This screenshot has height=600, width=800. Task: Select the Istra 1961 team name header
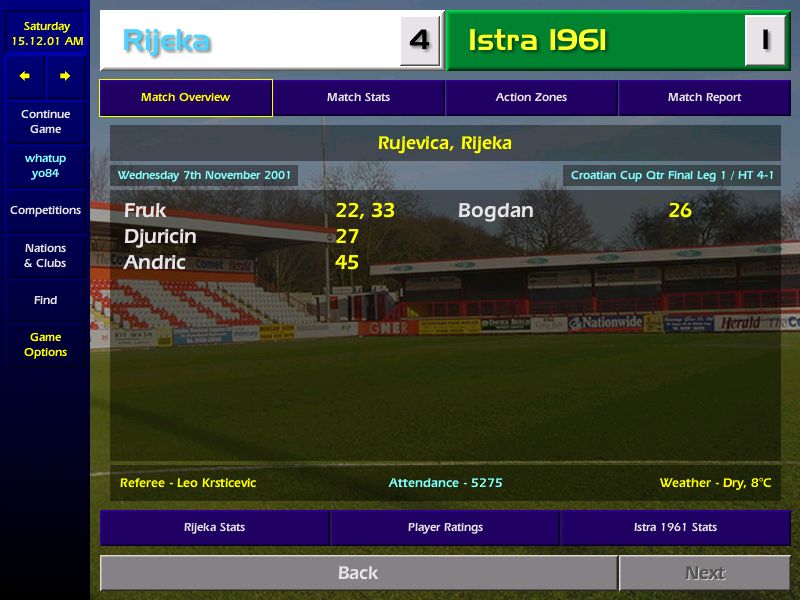tap(537, 41)
